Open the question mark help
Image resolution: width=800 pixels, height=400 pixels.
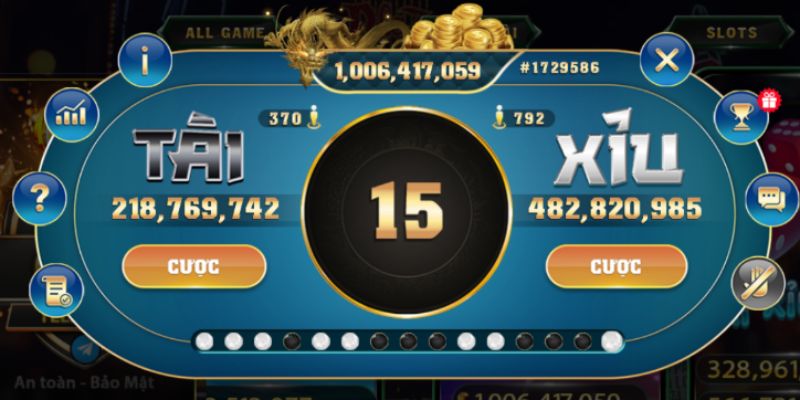(x=39, y=198)
